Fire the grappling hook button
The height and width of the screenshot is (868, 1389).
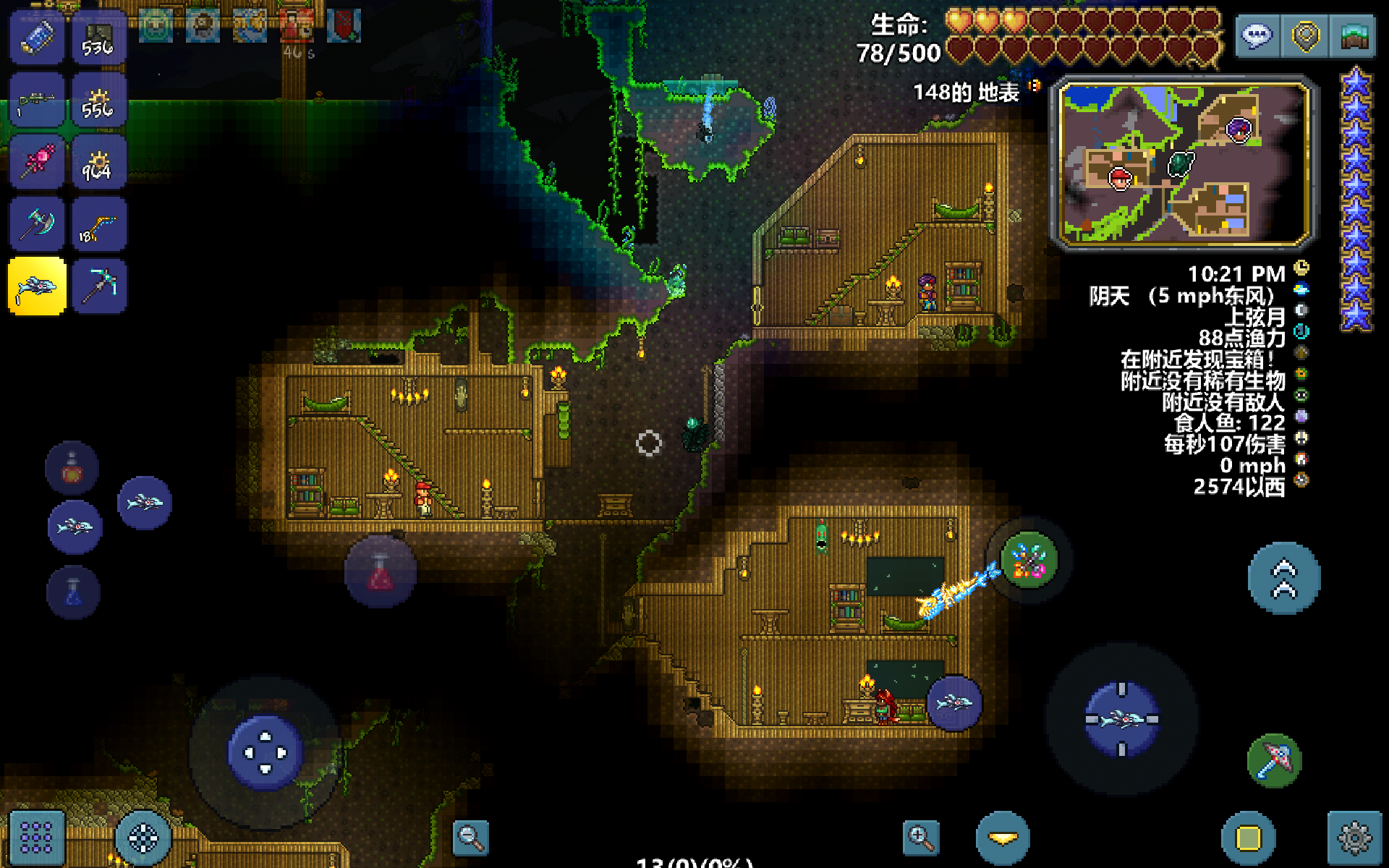(1275, 760)
